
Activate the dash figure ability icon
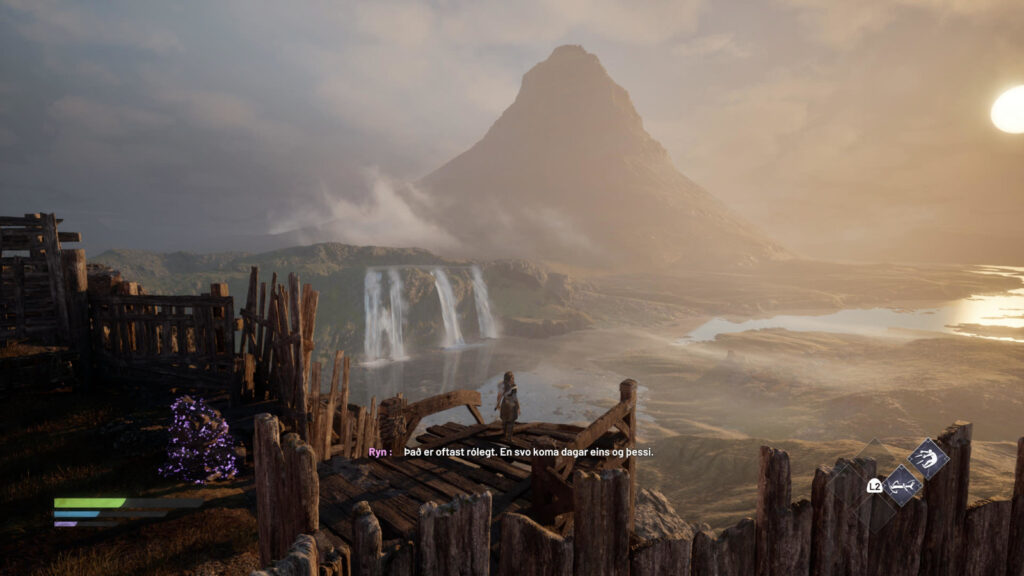click(928, 458)
